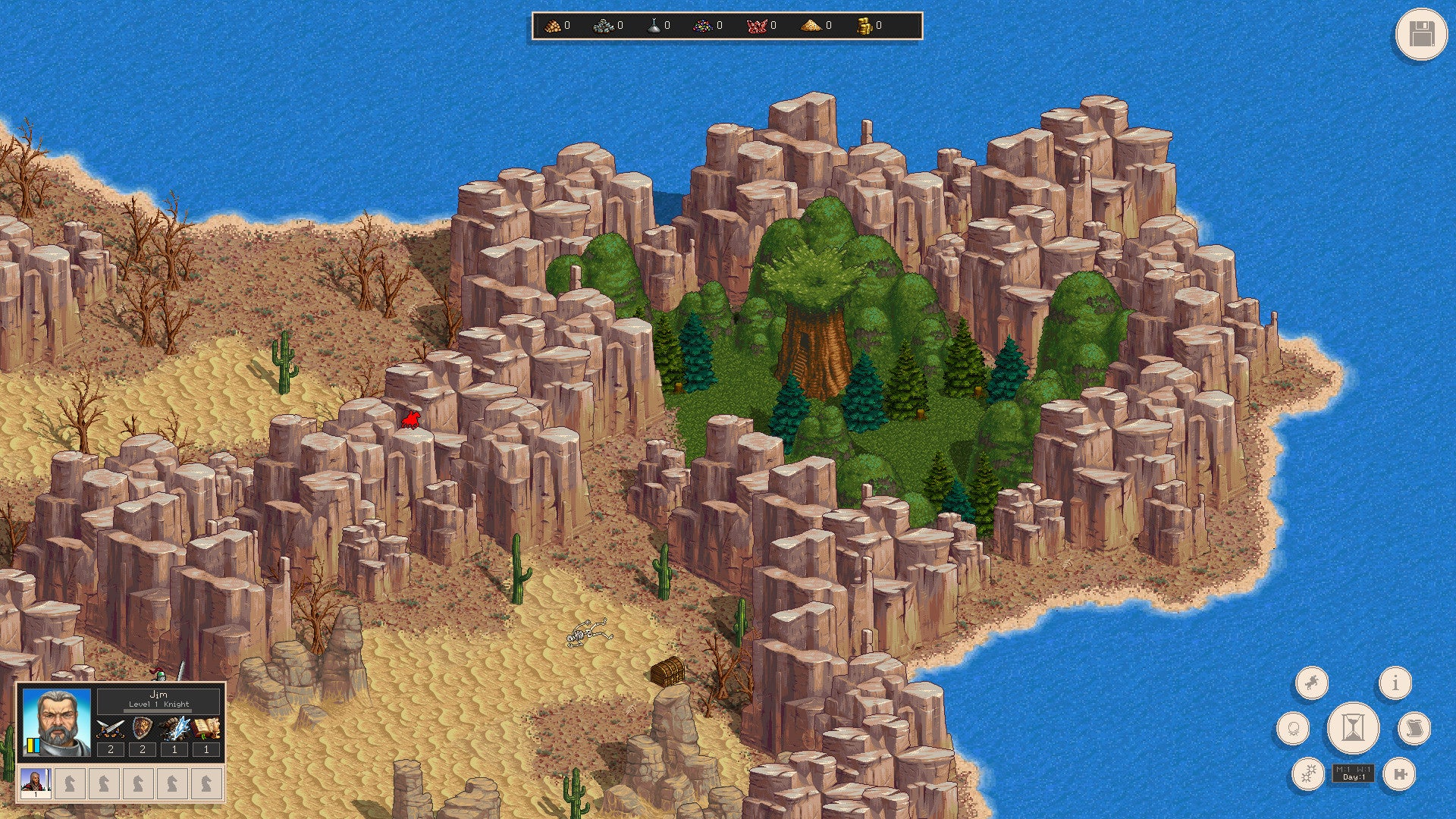Open settings with the gears button

tap(1308, 773)
